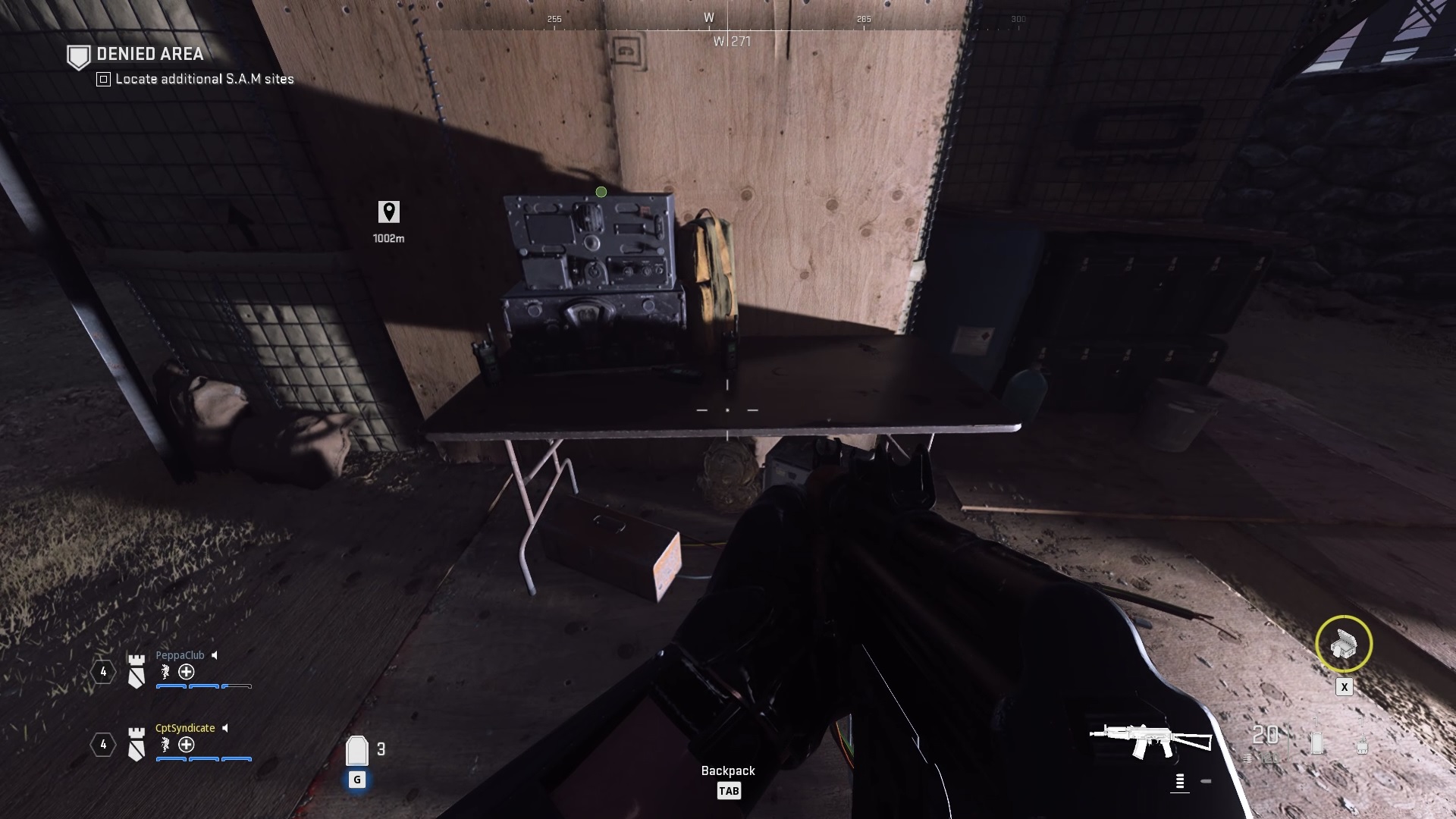Click the ammo stack icon beside 120 reserve

[1247, 758]
